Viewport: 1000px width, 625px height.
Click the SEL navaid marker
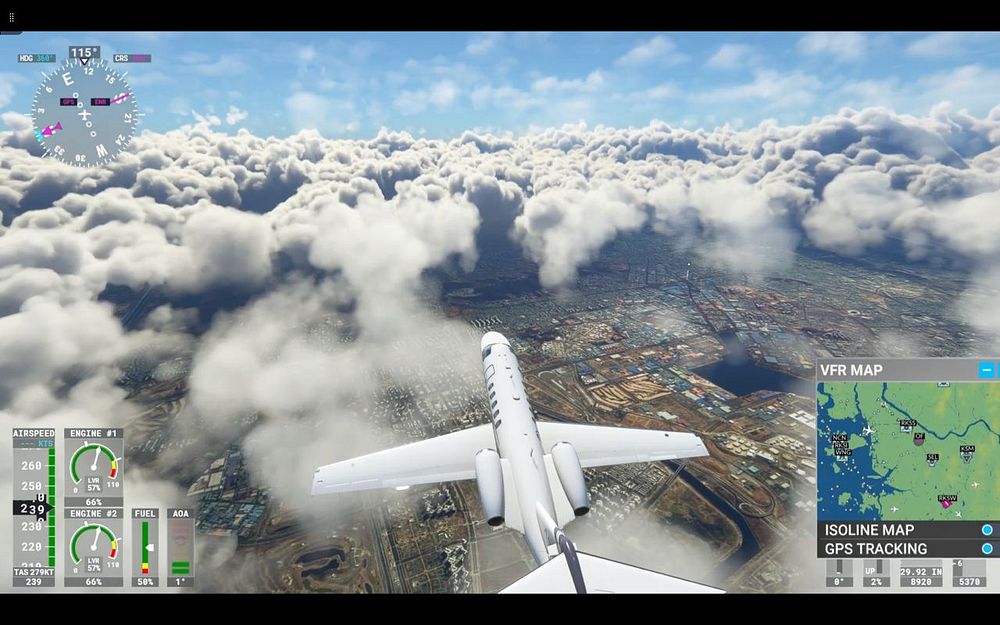[x=932, y=459]
